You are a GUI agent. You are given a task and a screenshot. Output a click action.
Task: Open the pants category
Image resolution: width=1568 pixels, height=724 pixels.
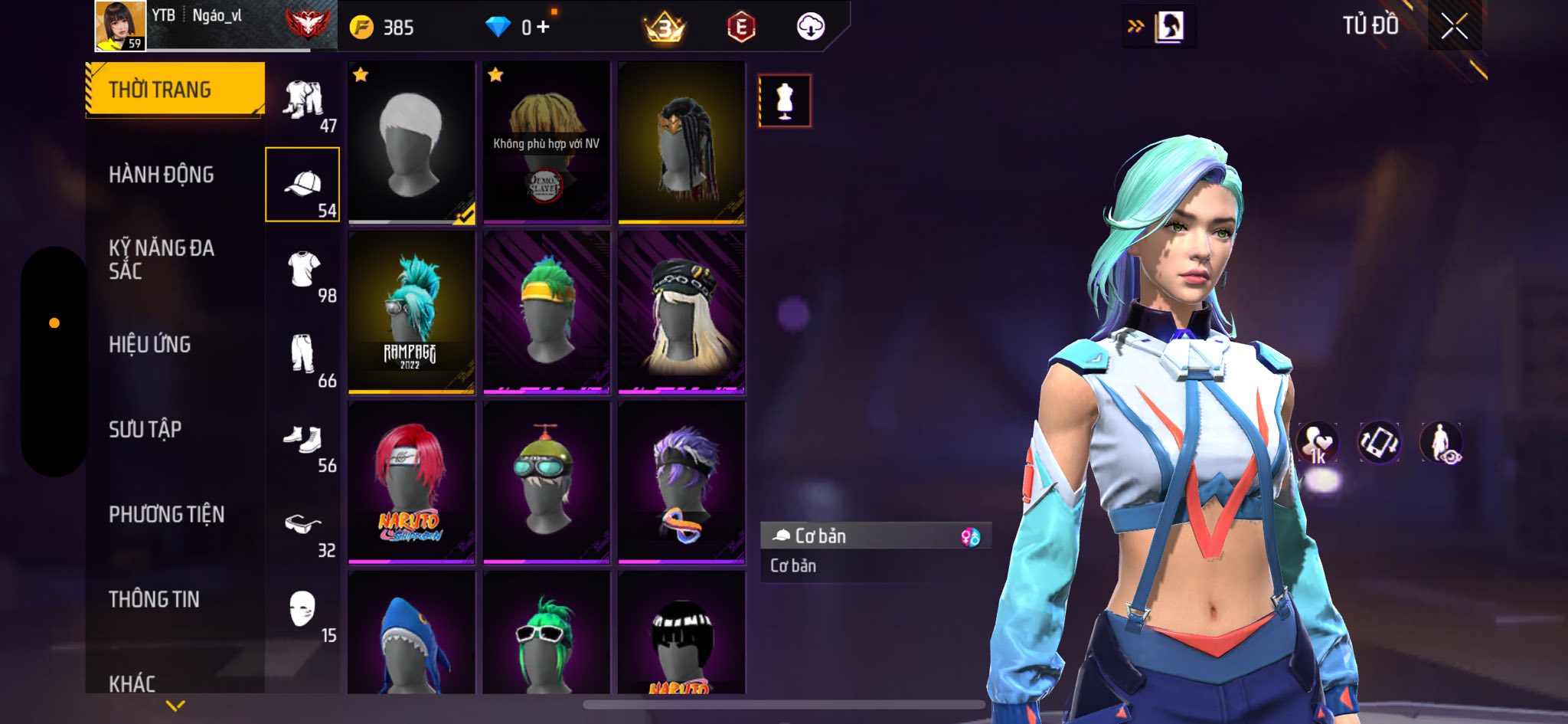coord(303,355)
